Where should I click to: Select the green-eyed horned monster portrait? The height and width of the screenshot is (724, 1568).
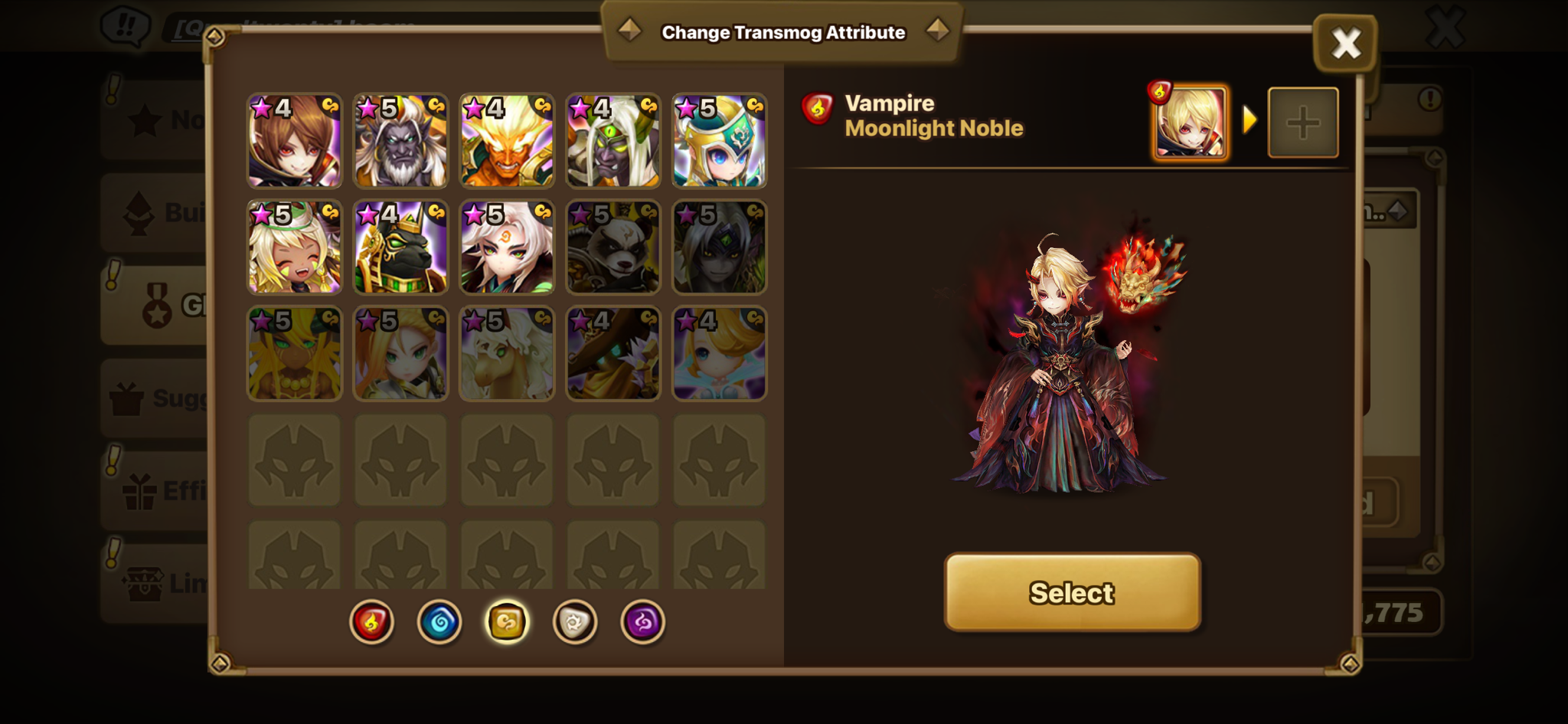point(612,141)
